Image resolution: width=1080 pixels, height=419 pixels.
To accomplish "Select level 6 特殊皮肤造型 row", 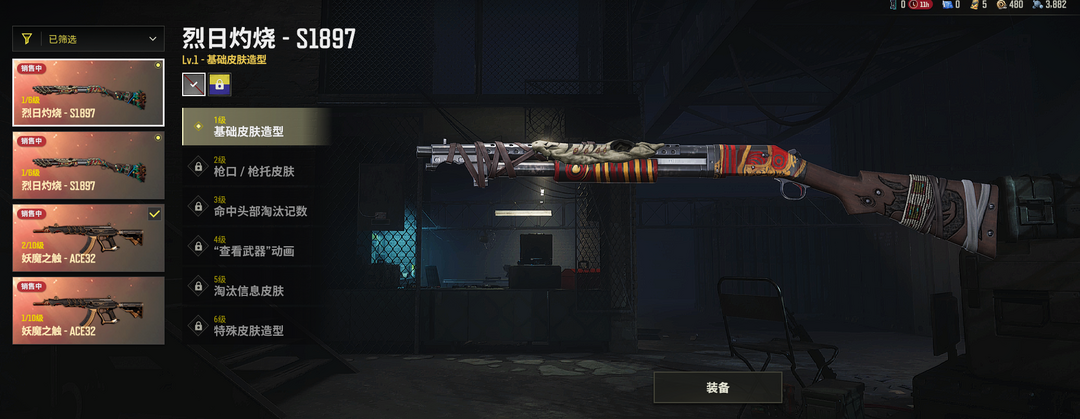I will tap(256, 325).
